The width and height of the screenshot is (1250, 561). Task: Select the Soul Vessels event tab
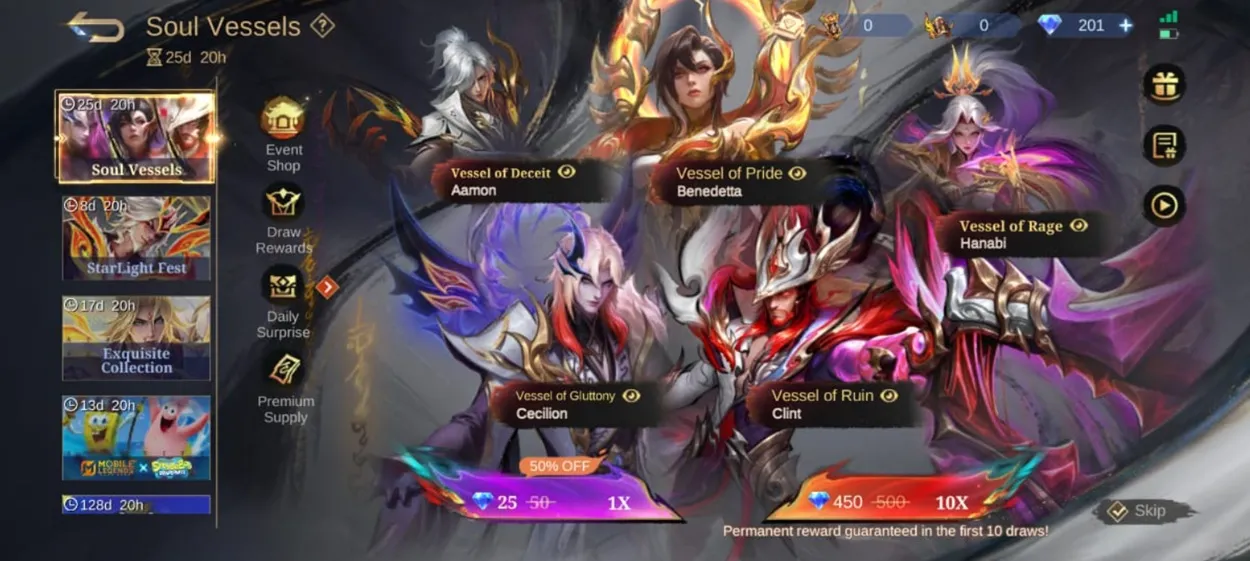[136, 138]
